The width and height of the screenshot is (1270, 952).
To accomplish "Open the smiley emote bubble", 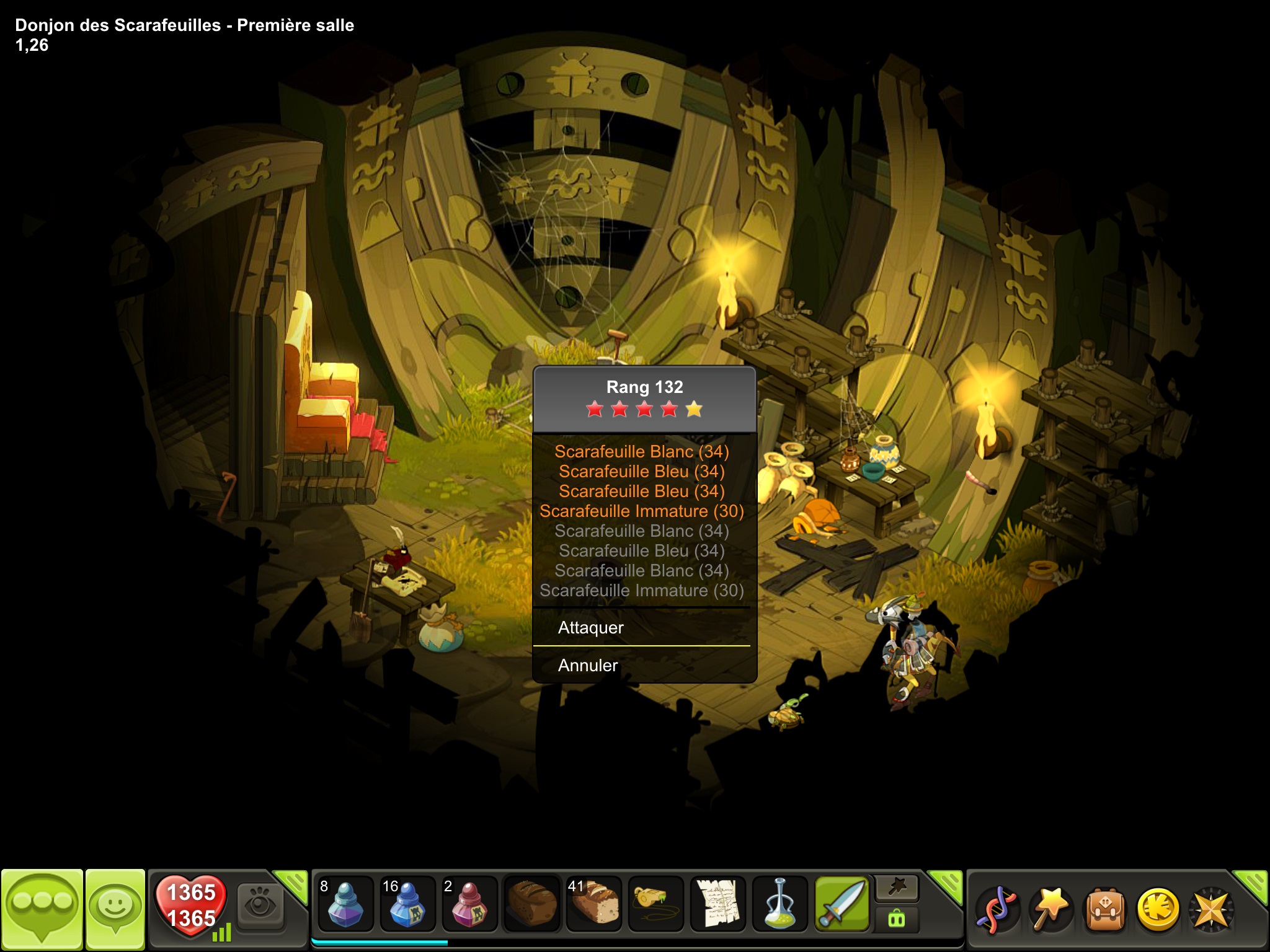I will tap(115, 907).
